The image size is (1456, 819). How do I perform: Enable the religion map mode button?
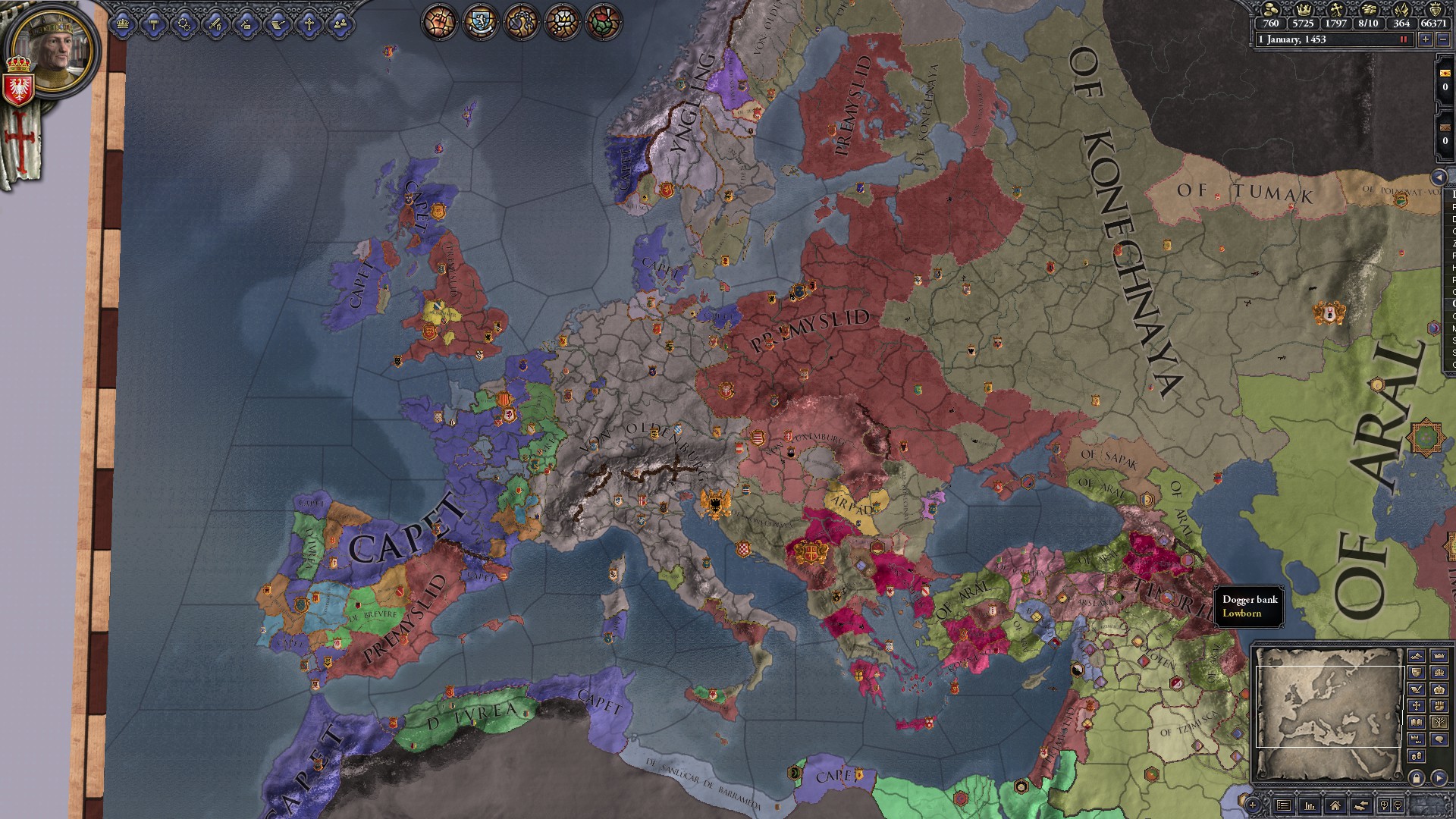pos(1417,706)
